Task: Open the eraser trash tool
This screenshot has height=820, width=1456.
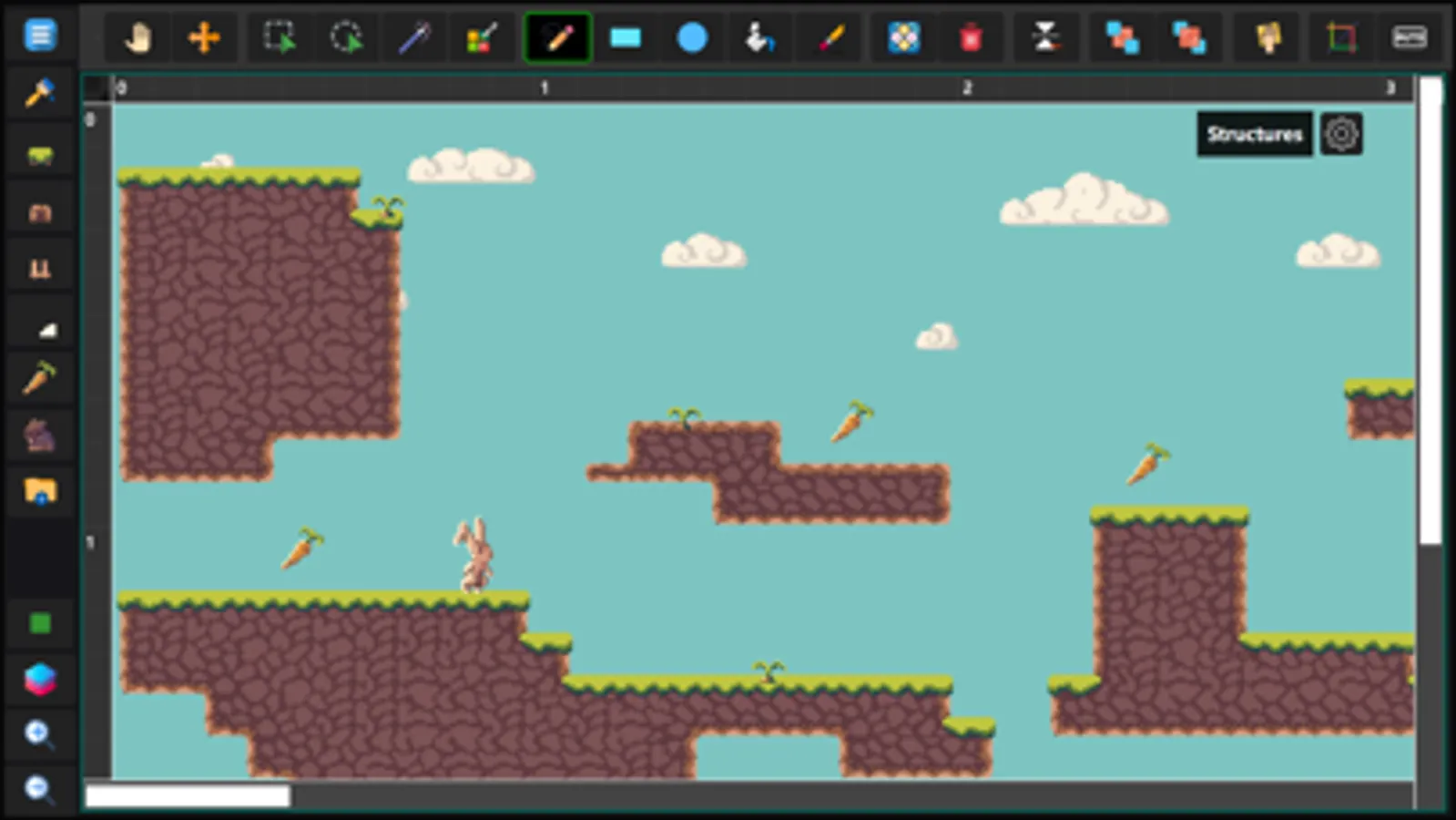Action: click(972, 37)
